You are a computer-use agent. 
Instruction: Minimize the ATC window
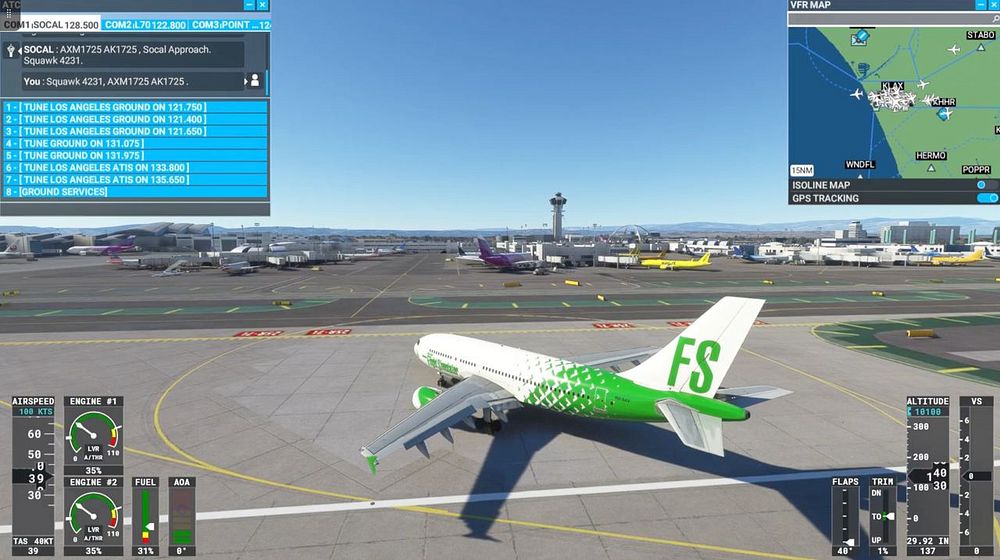pos(249,5)
